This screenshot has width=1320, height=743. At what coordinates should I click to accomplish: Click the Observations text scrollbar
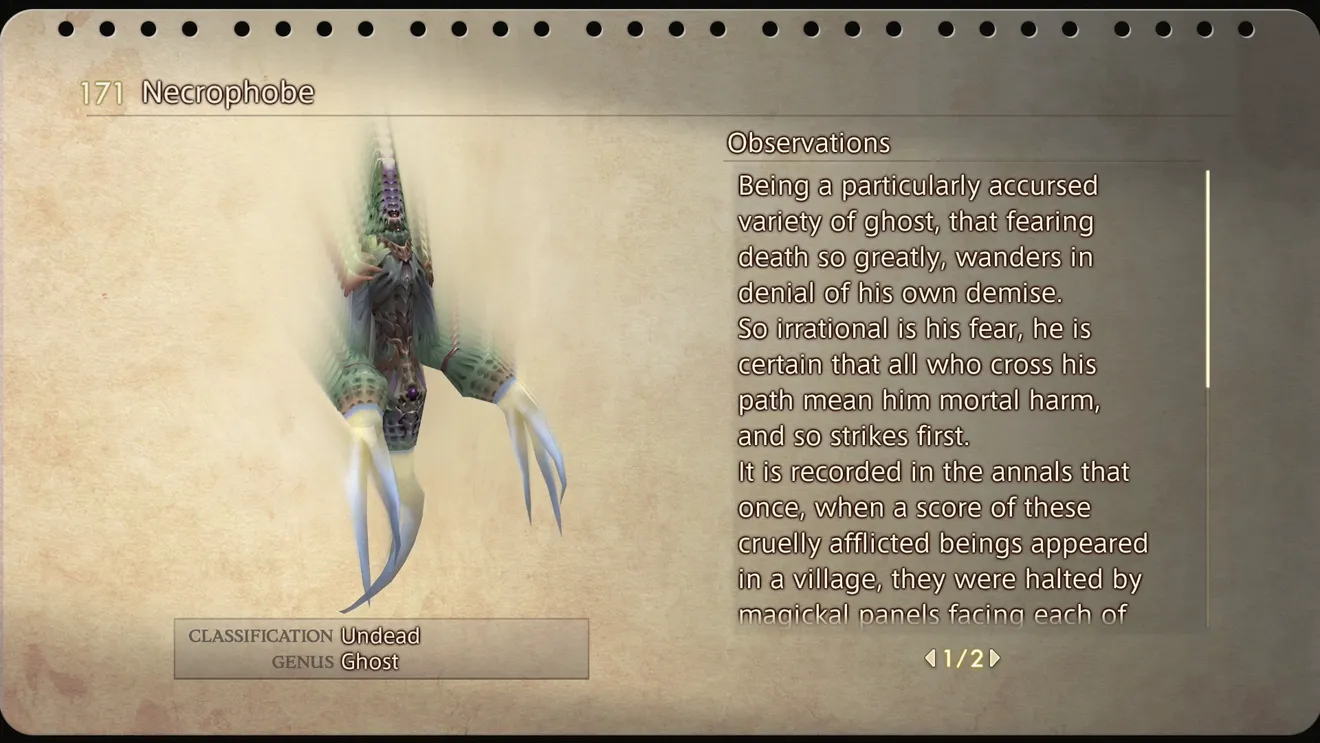(1207, 280)
